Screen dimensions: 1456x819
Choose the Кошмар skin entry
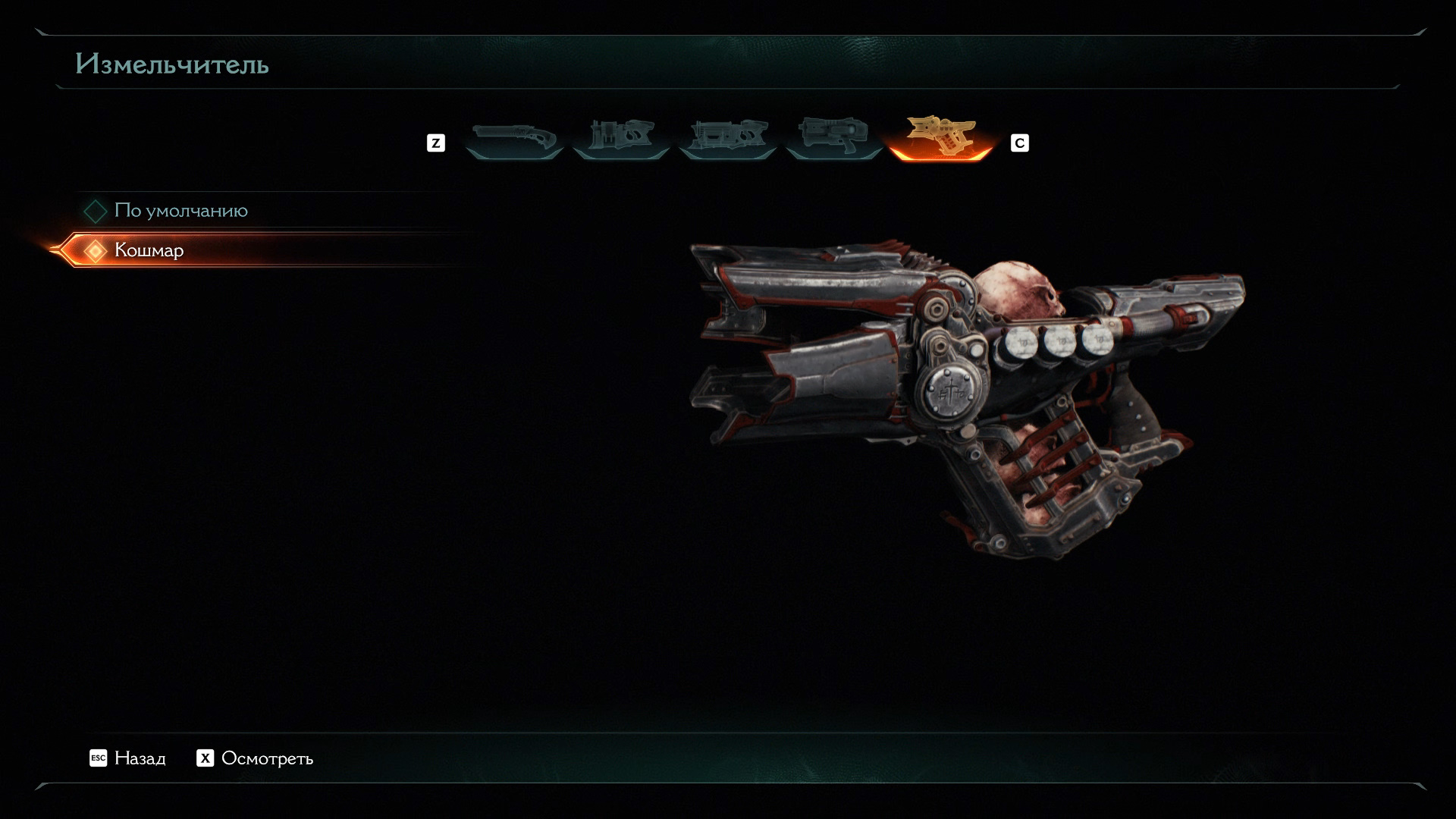pos(149,250)
